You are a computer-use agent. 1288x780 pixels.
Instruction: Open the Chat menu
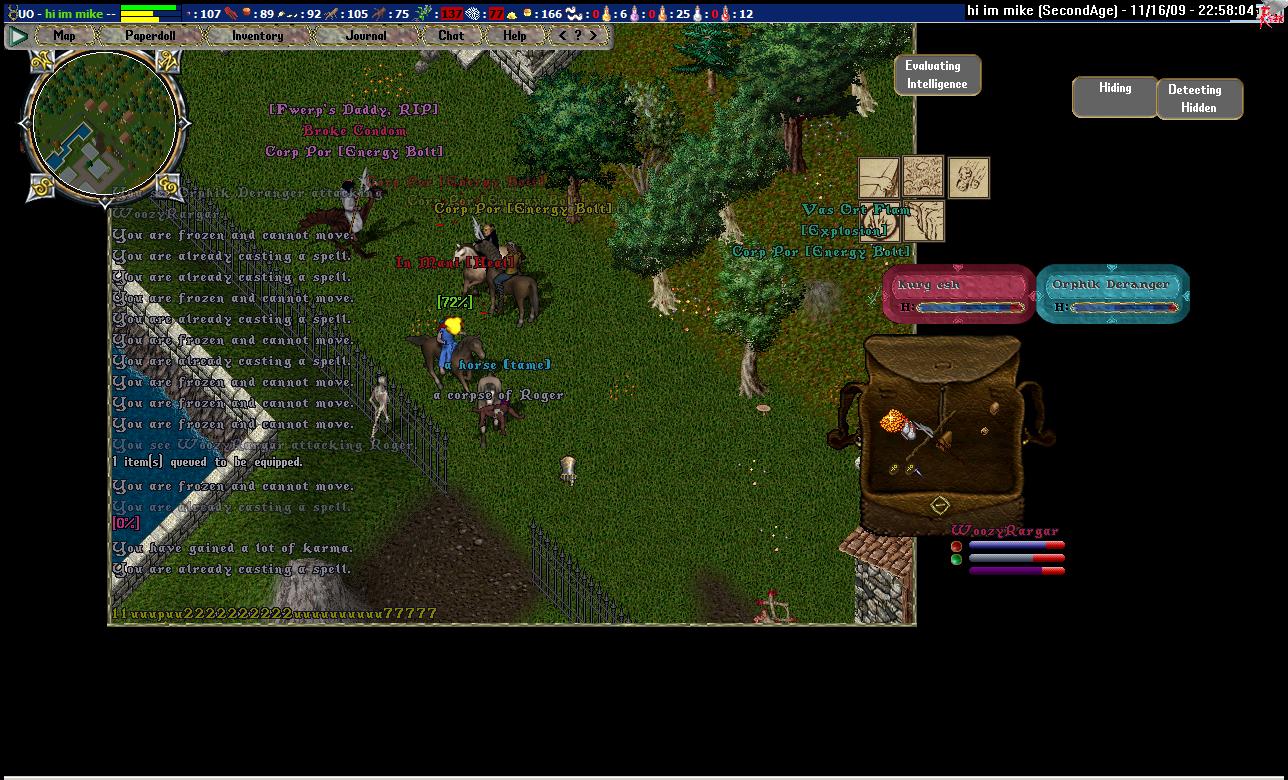tap(451, 36)
